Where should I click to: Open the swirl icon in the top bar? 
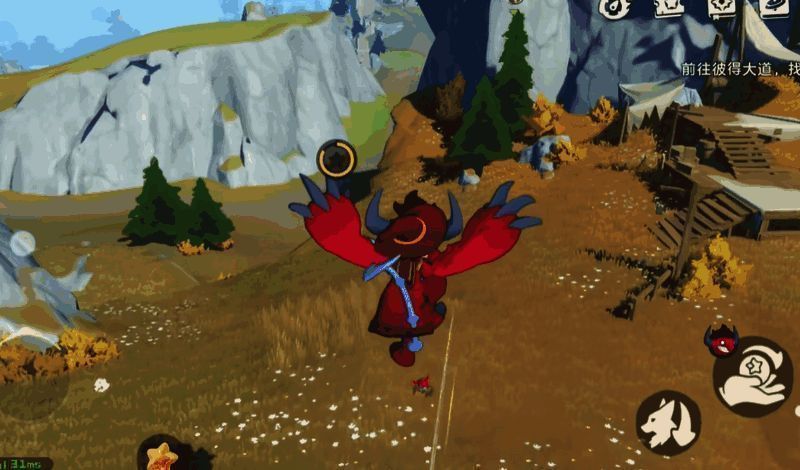click(x=615, y=8)
